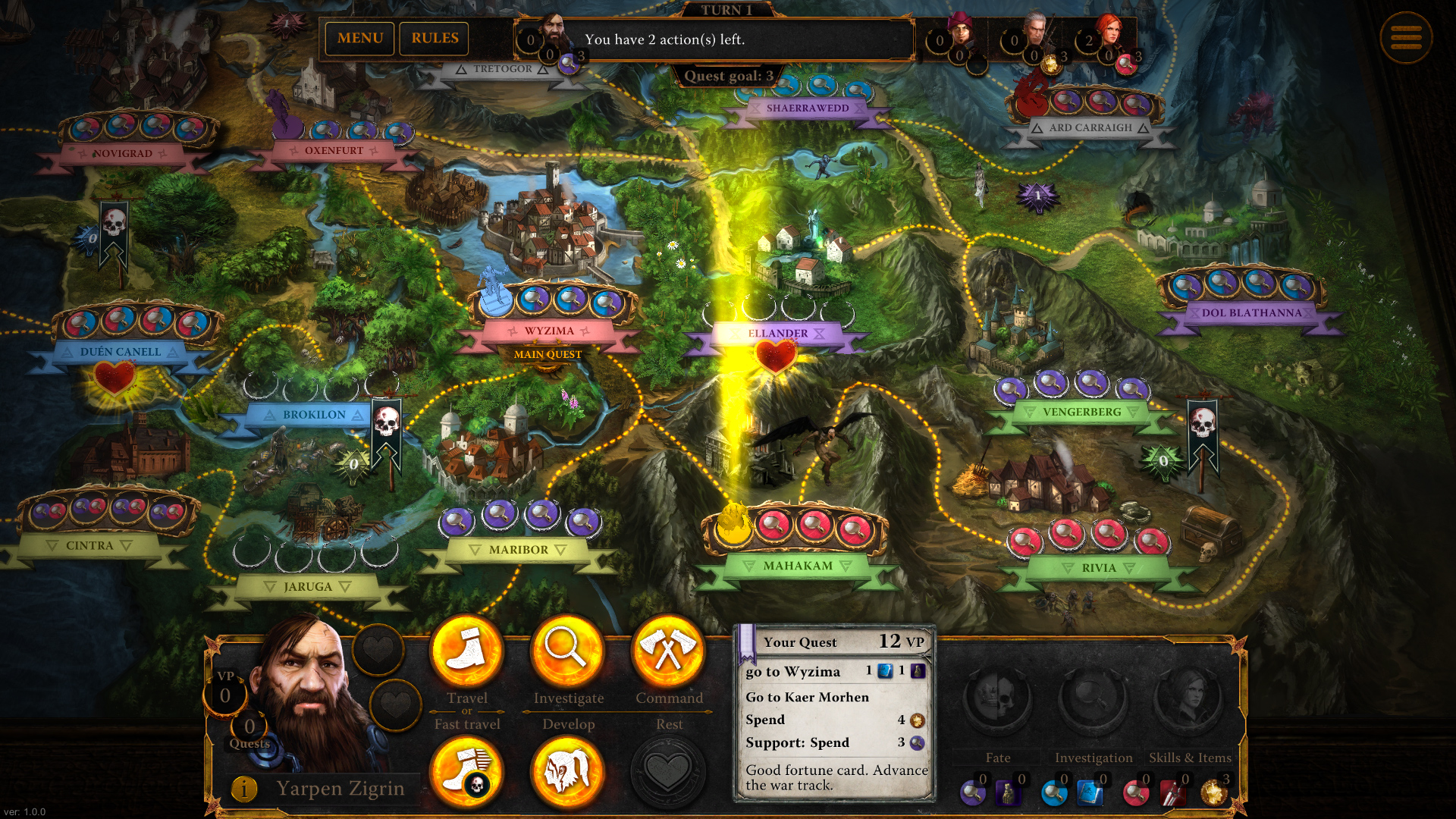The image size is (1456, 819).
Task: Open the hamburger menu in top right corner
Action: 1407,38
